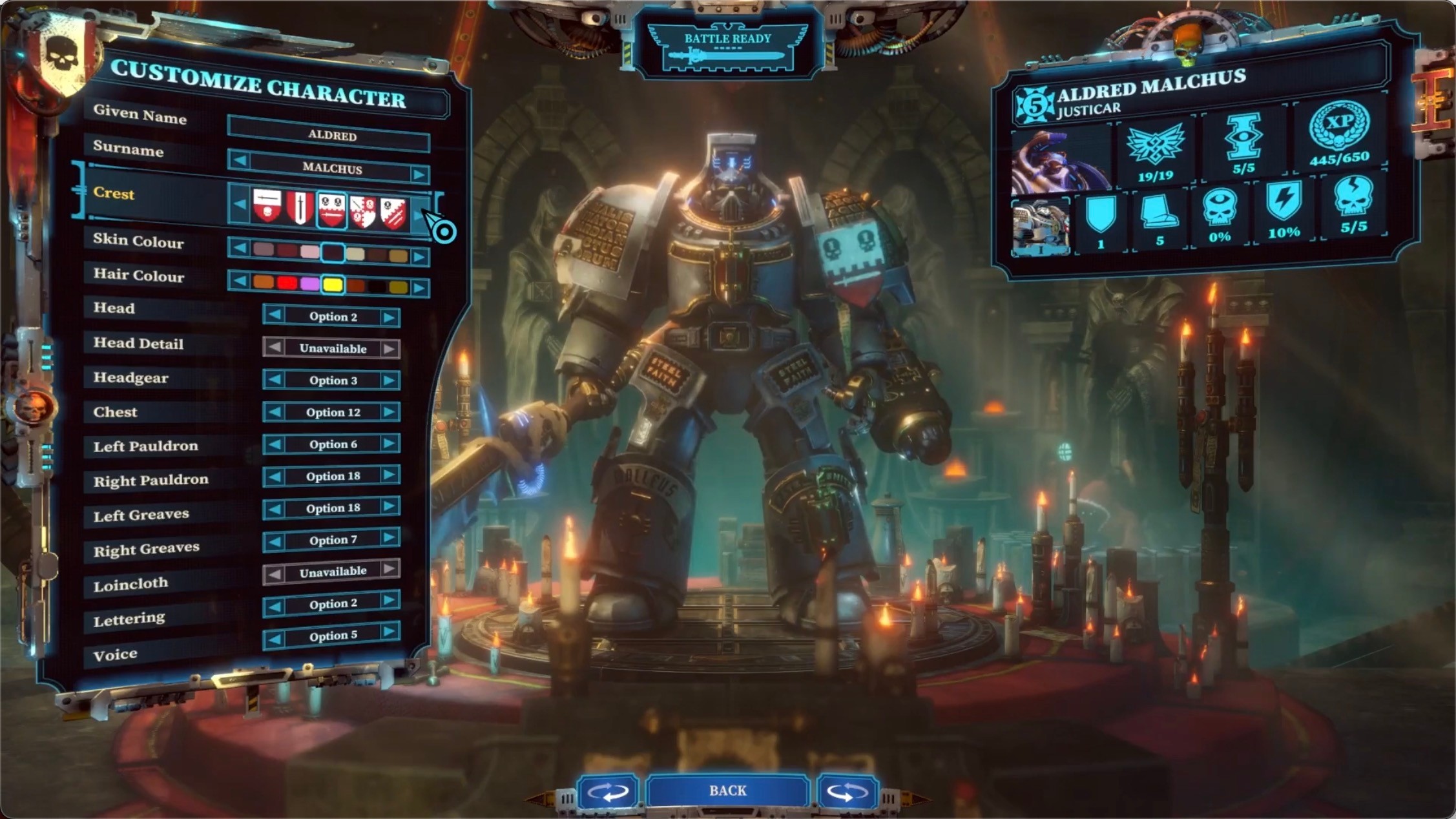Cycle Surname backward with the left arrow
The image size is (1456, 819).
[x=240, y=160]
